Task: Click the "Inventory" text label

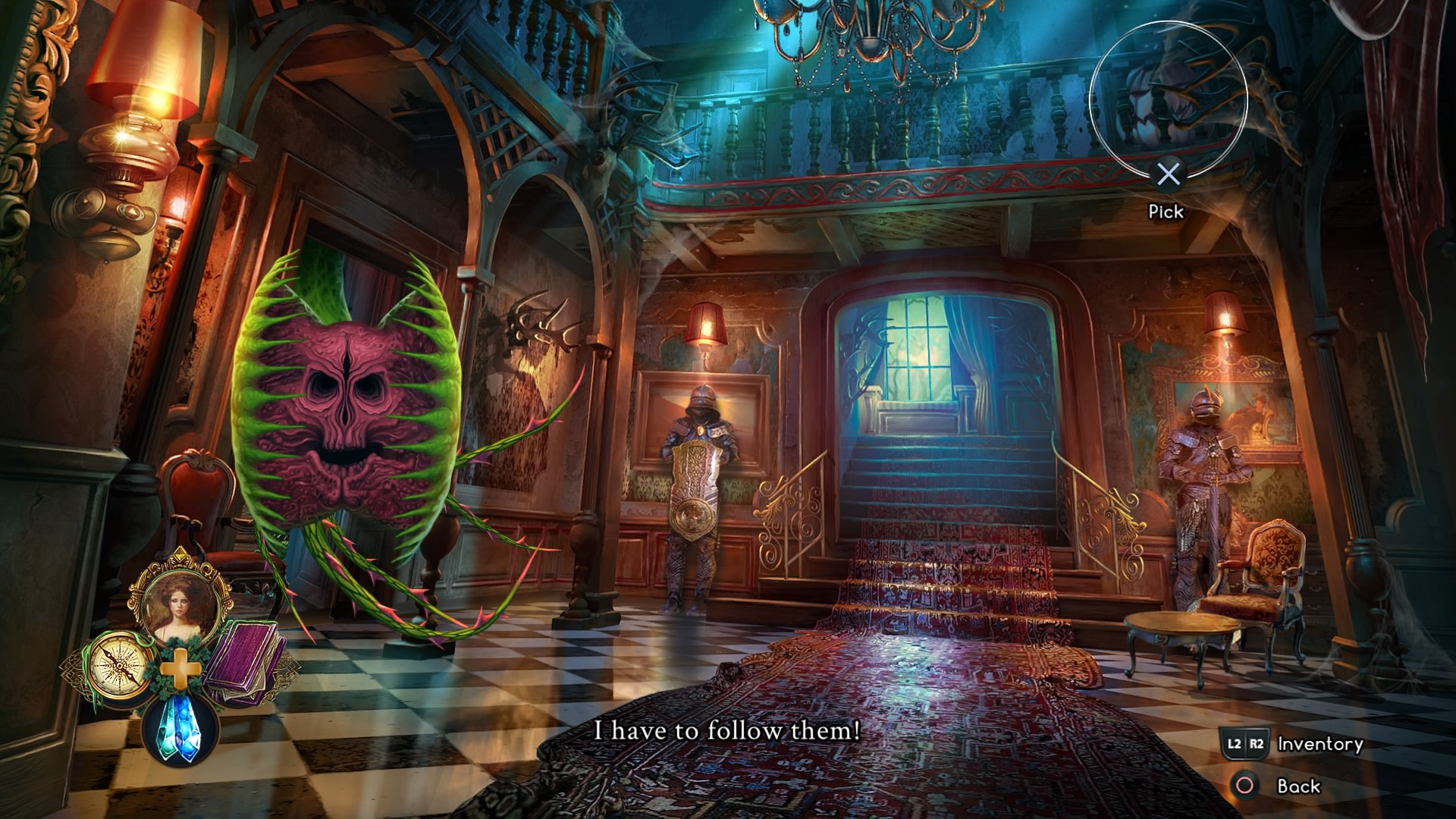Action: tap(1319, 744)
